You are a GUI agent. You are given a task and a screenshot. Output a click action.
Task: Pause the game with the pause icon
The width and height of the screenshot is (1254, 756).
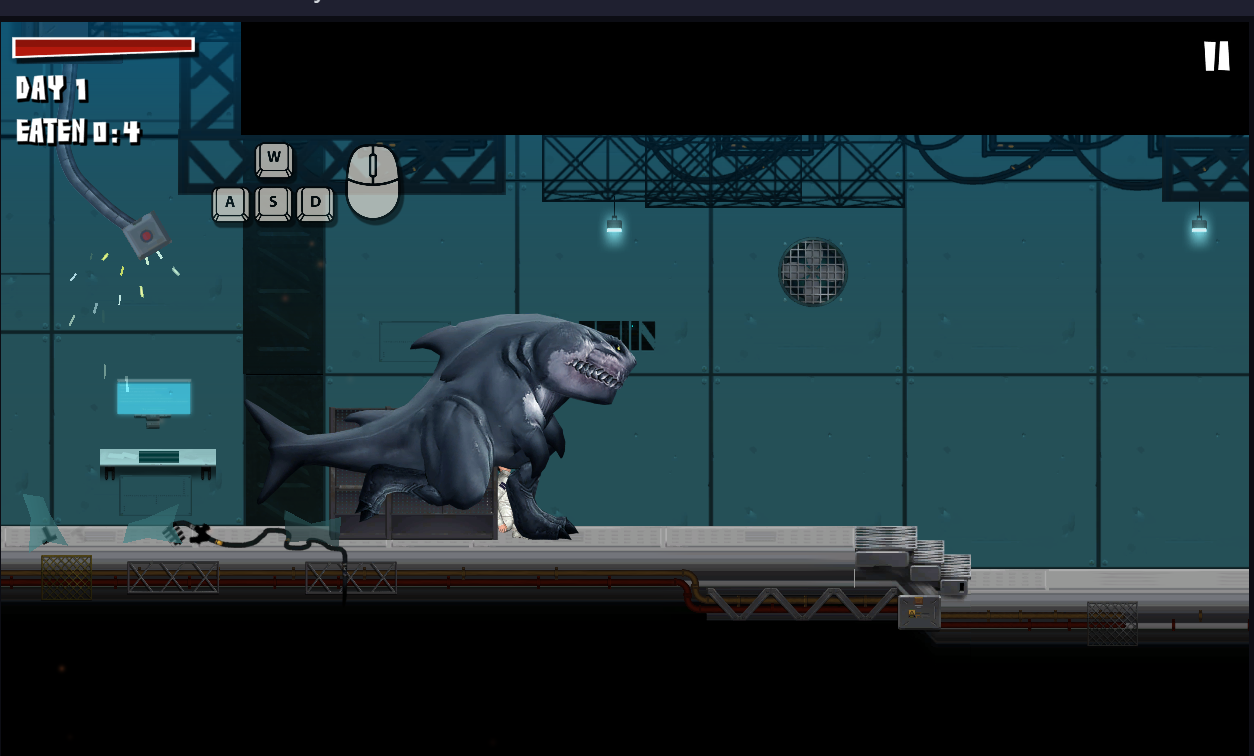tap(1216, 56)
